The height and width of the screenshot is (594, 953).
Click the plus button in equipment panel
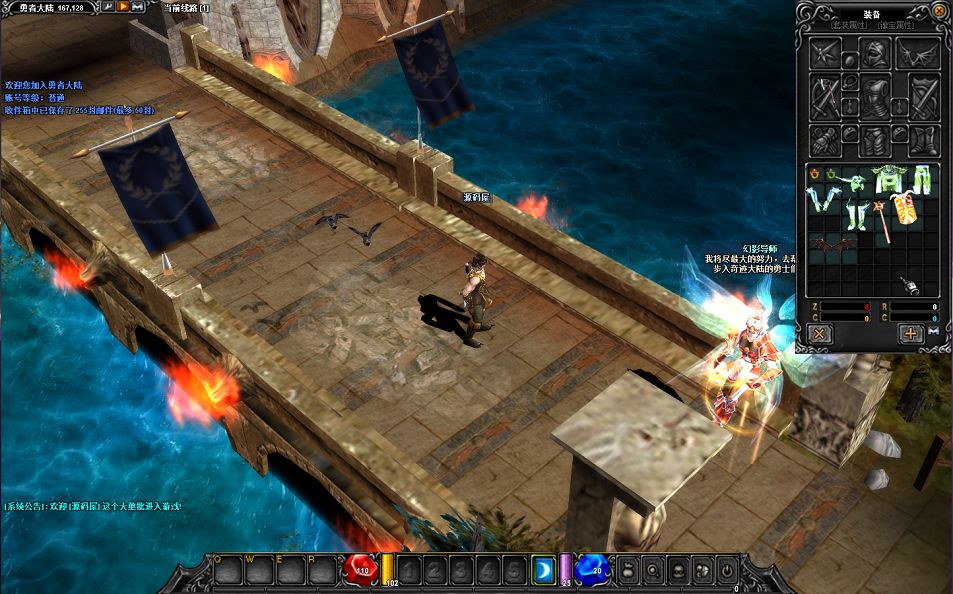click(x=910, y=334)
